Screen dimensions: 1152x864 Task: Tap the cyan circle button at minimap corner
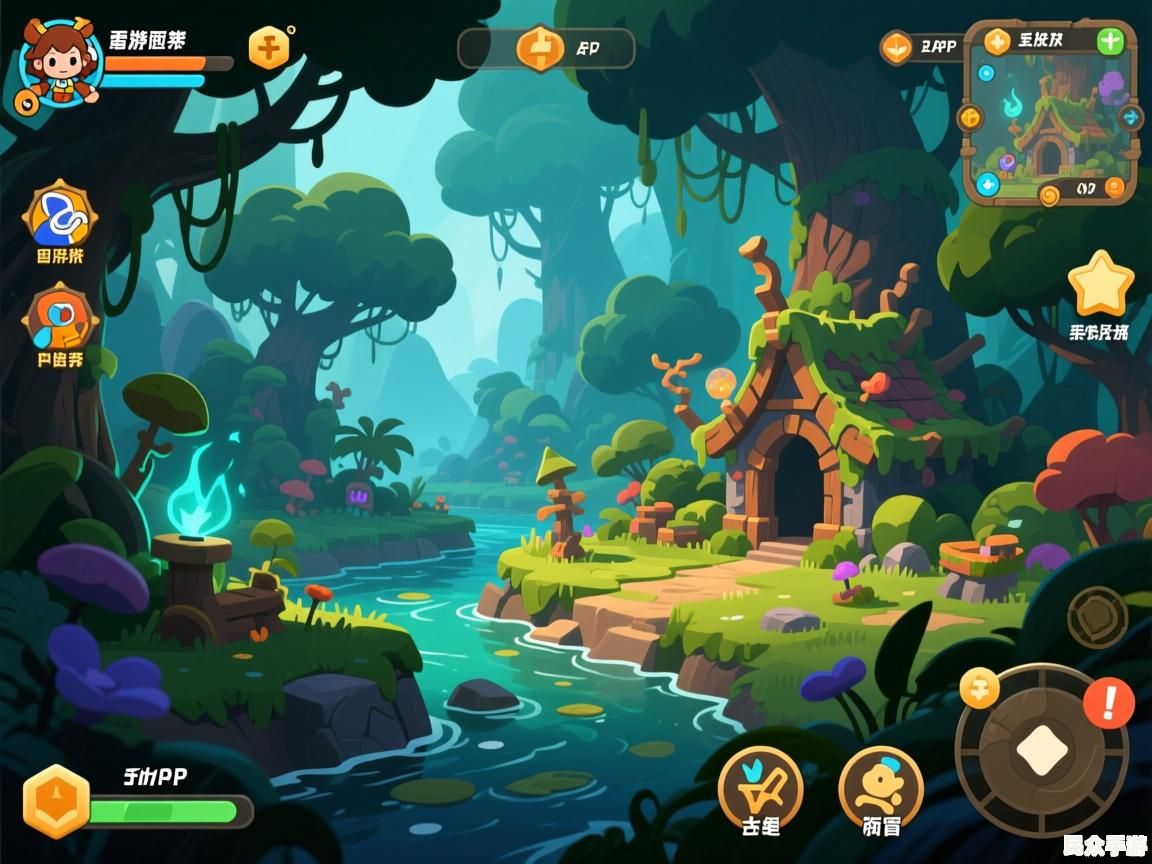[x=988, y=184]
